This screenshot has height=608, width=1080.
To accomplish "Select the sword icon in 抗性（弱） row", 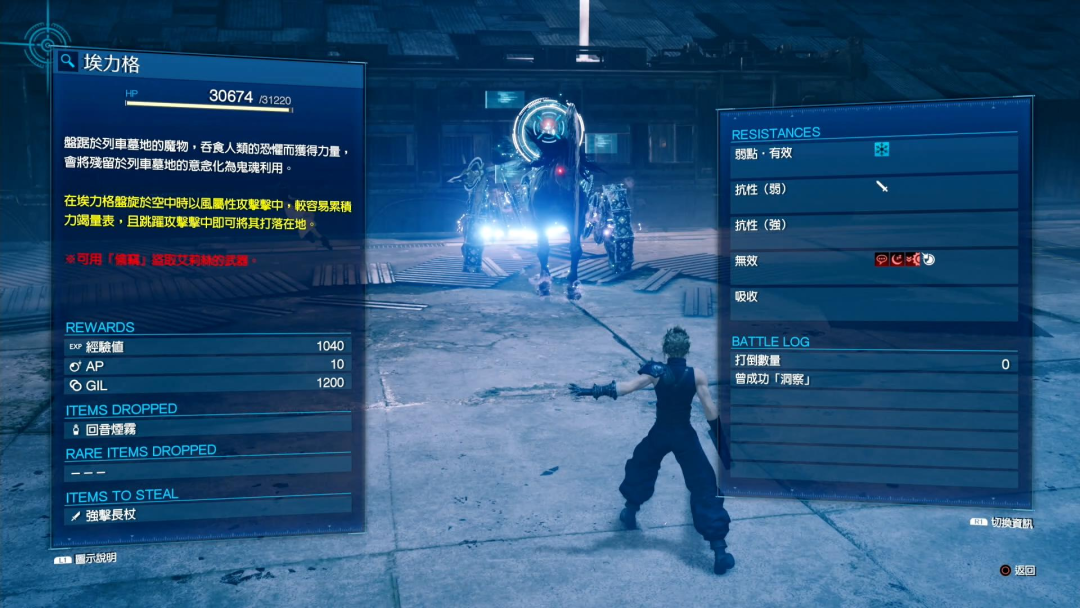I will tap(882, 186).
